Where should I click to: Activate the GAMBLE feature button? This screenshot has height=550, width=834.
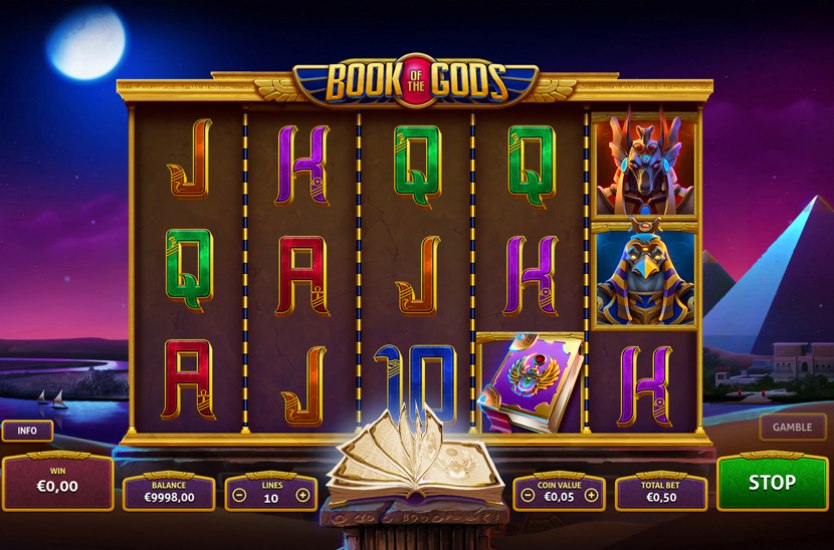(792, 427)
